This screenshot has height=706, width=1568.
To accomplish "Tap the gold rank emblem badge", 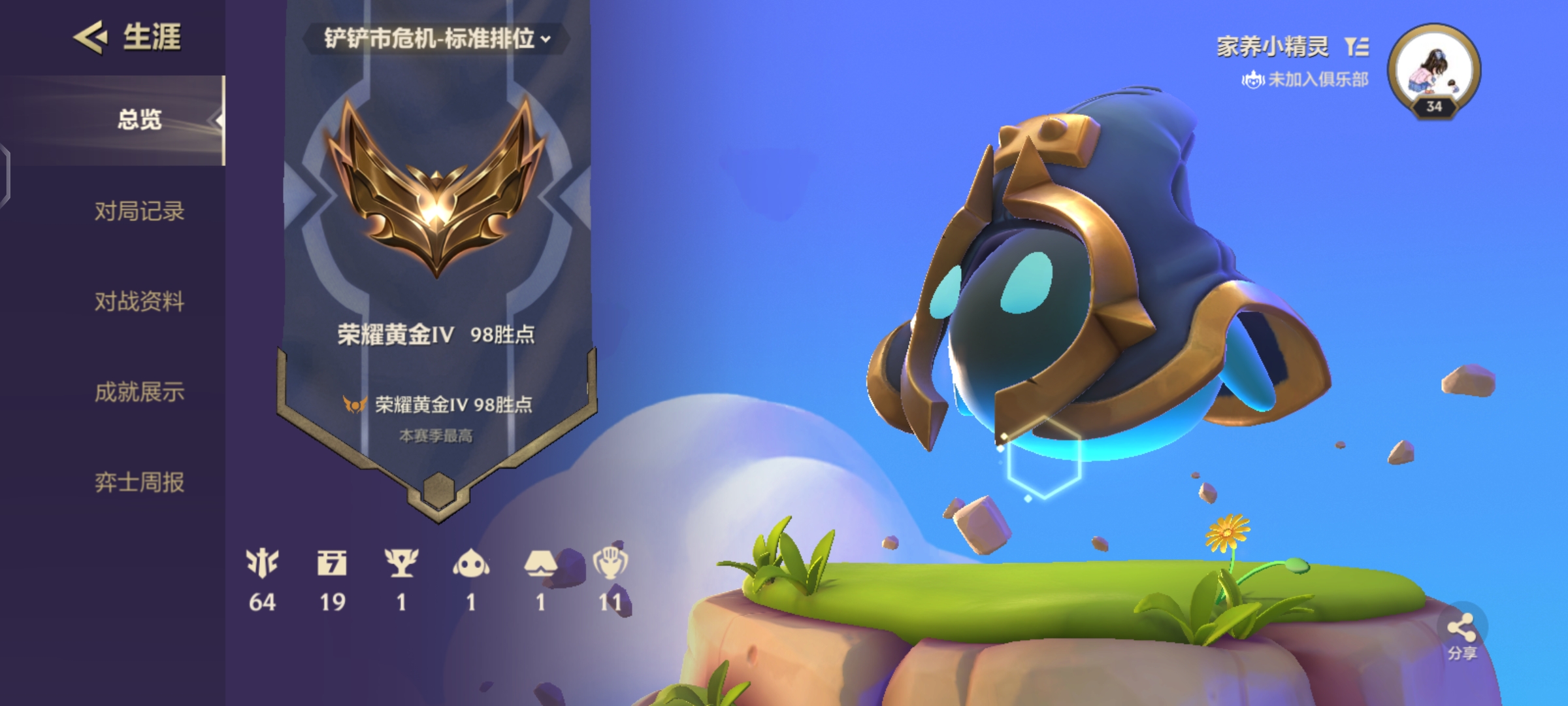I will point(436,190).
